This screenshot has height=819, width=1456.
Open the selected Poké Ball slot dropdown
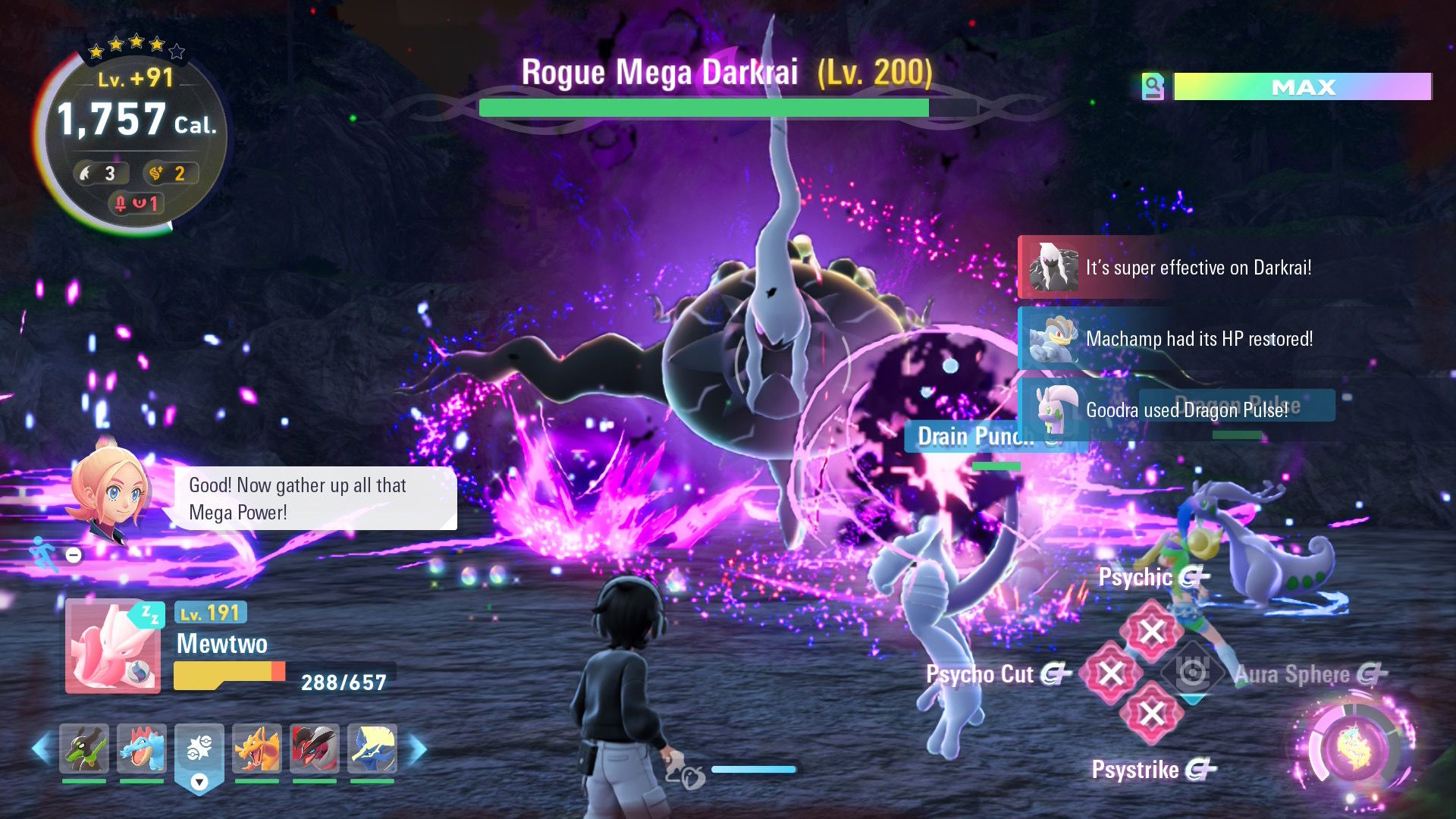pos(199,781)
